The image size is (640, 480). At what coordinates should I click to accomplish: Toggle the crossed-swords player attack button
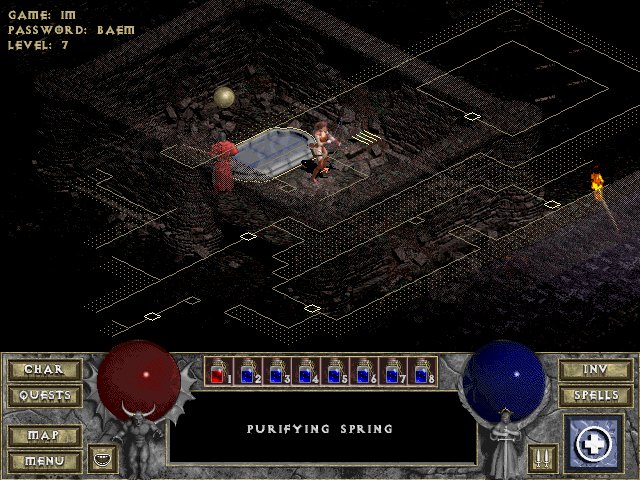point(542,459)
